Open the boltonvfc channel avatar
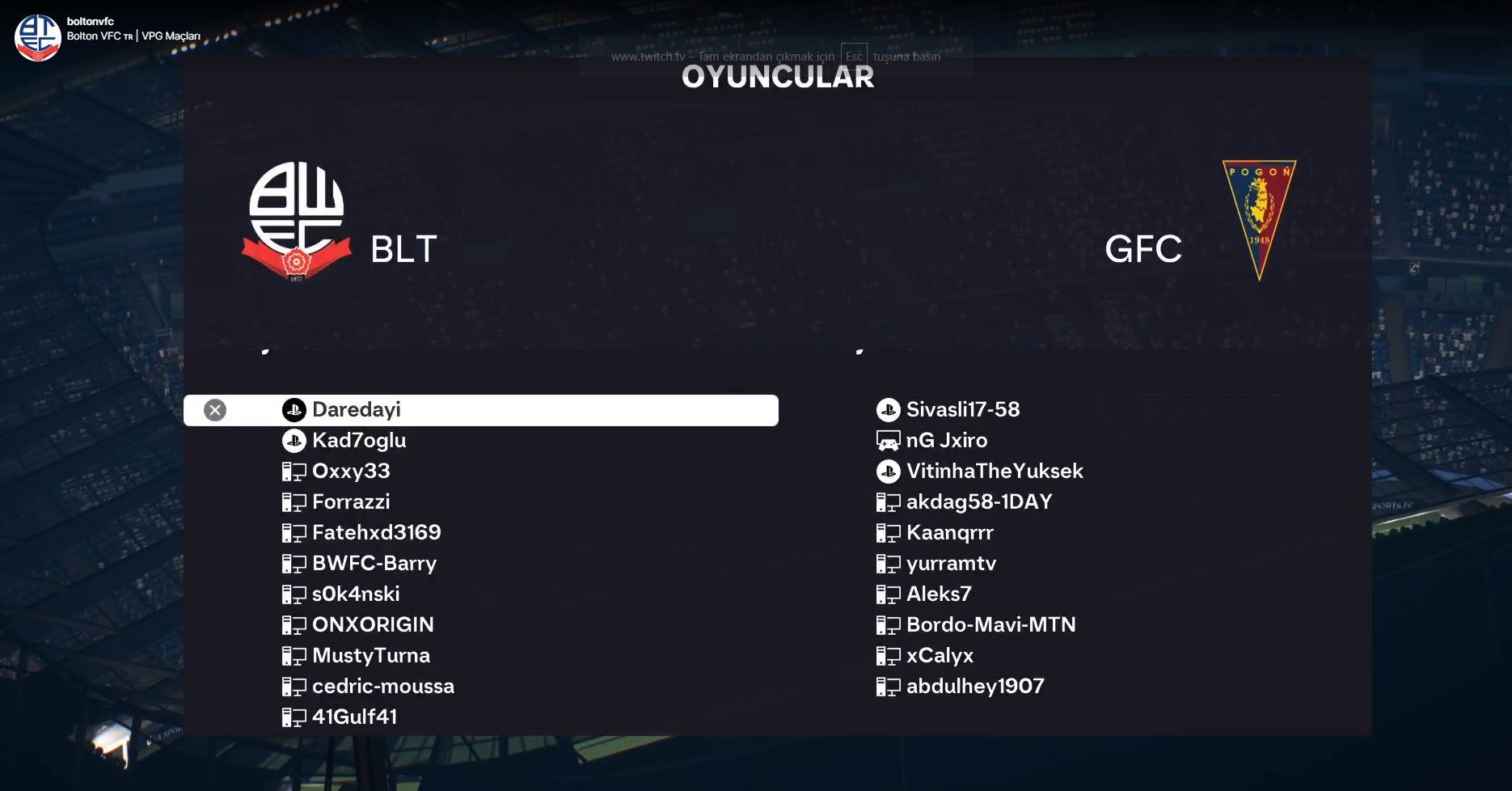The height and width of the screenshot is (791, 1512). click(37, 37)
